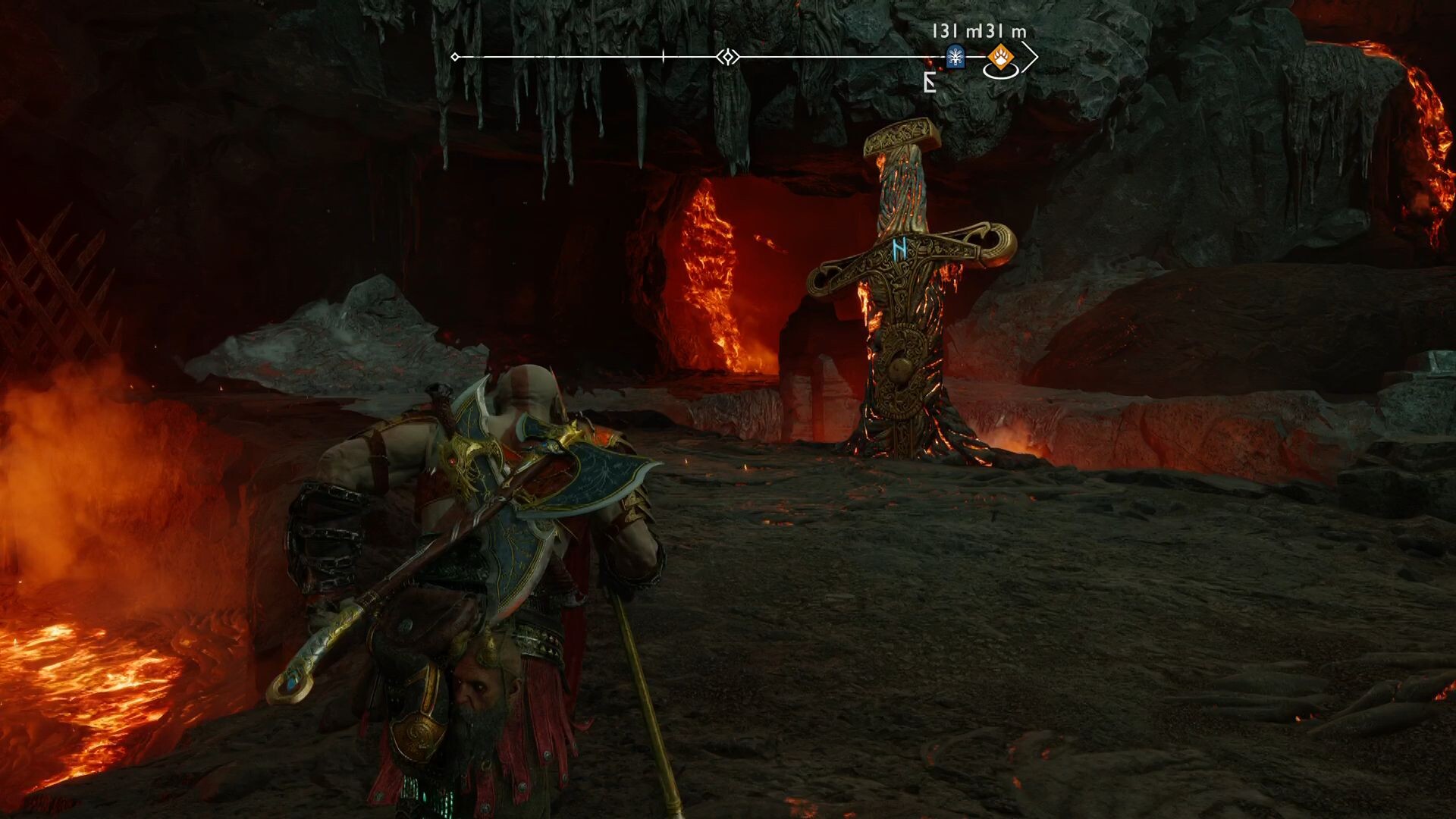The width and height of the screenshot is (1456, 819).
Task: Click the blue frost objective icon on the compass
Action: pos(955,55)
